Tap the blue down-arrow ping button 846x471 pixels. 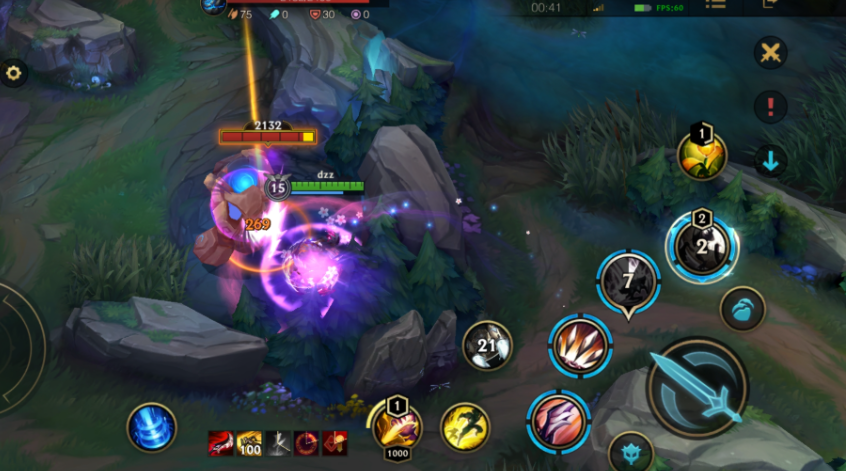pos(769,160)
